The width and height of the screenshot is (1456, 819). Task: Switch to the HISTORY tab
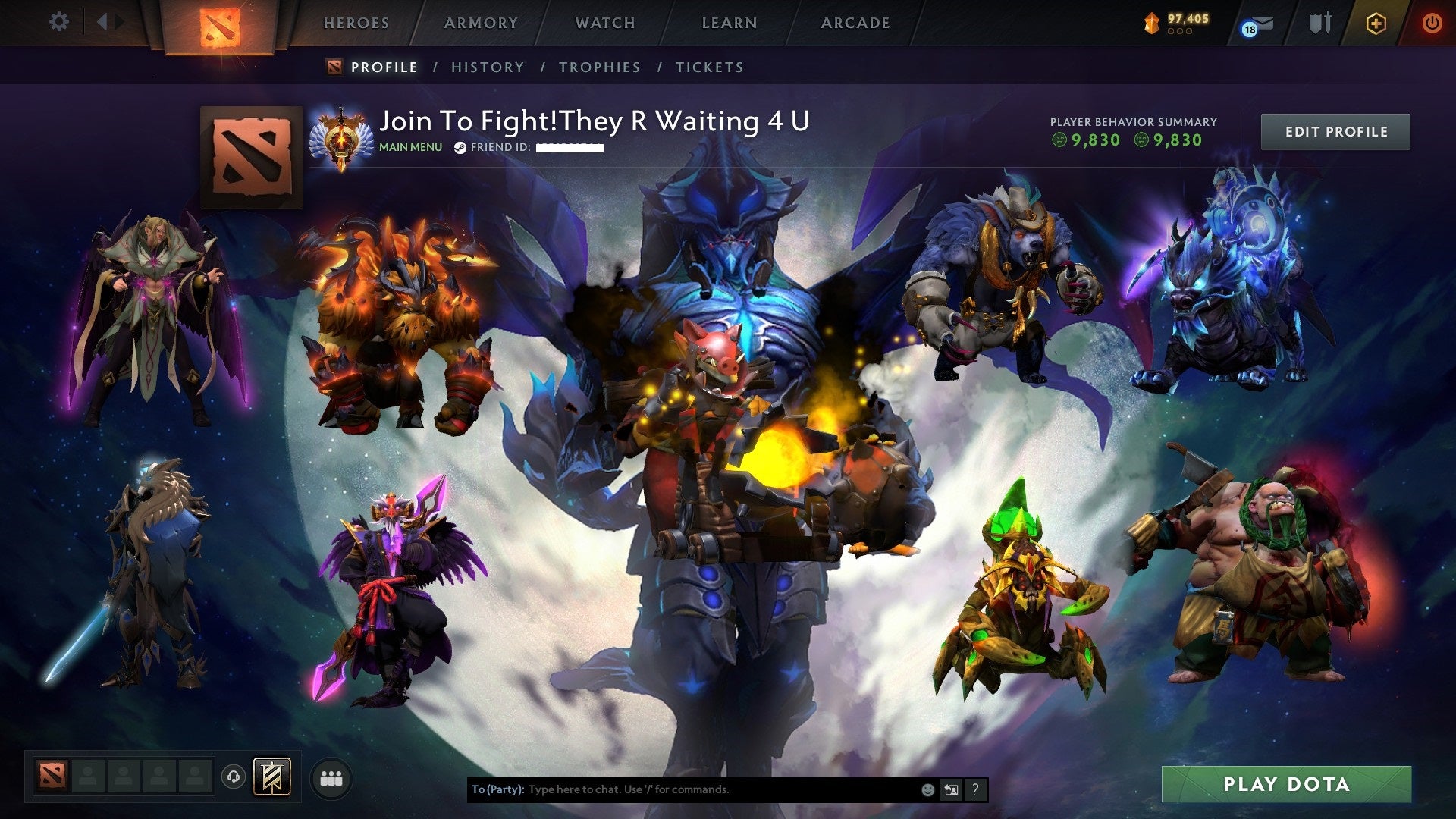tap(487, 67)
